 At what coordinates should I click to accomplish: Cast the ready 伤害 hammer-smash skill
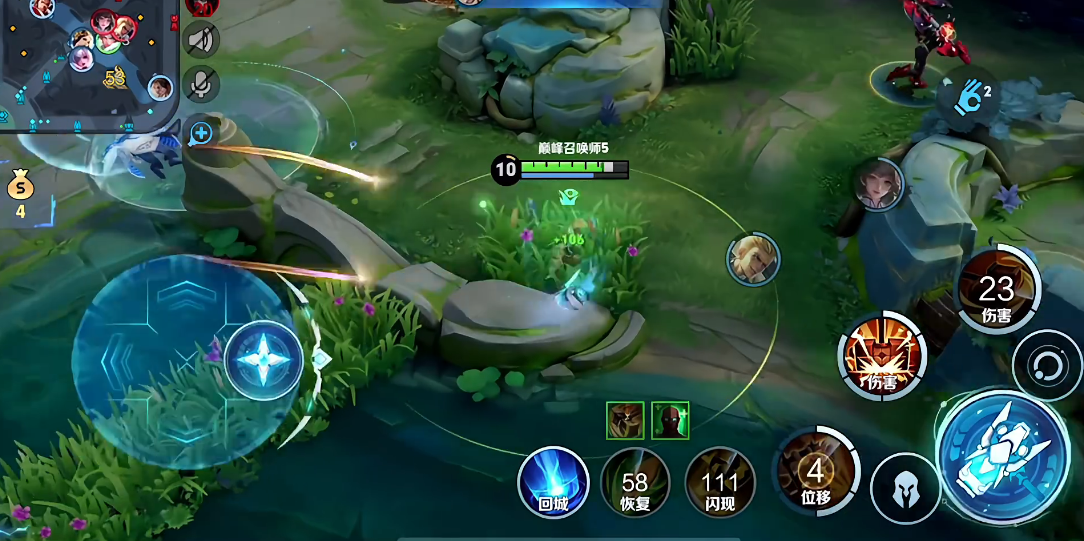click(x=881, y=357)
